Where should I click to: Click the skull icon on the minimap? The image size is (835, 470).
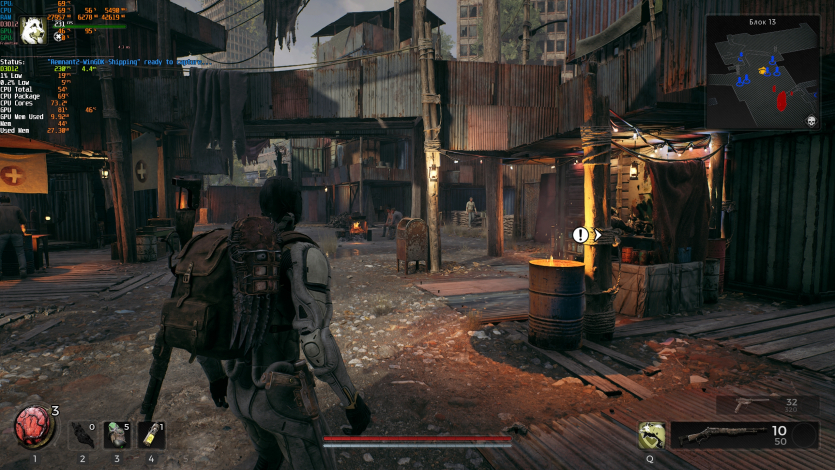(x=813, y=120)
